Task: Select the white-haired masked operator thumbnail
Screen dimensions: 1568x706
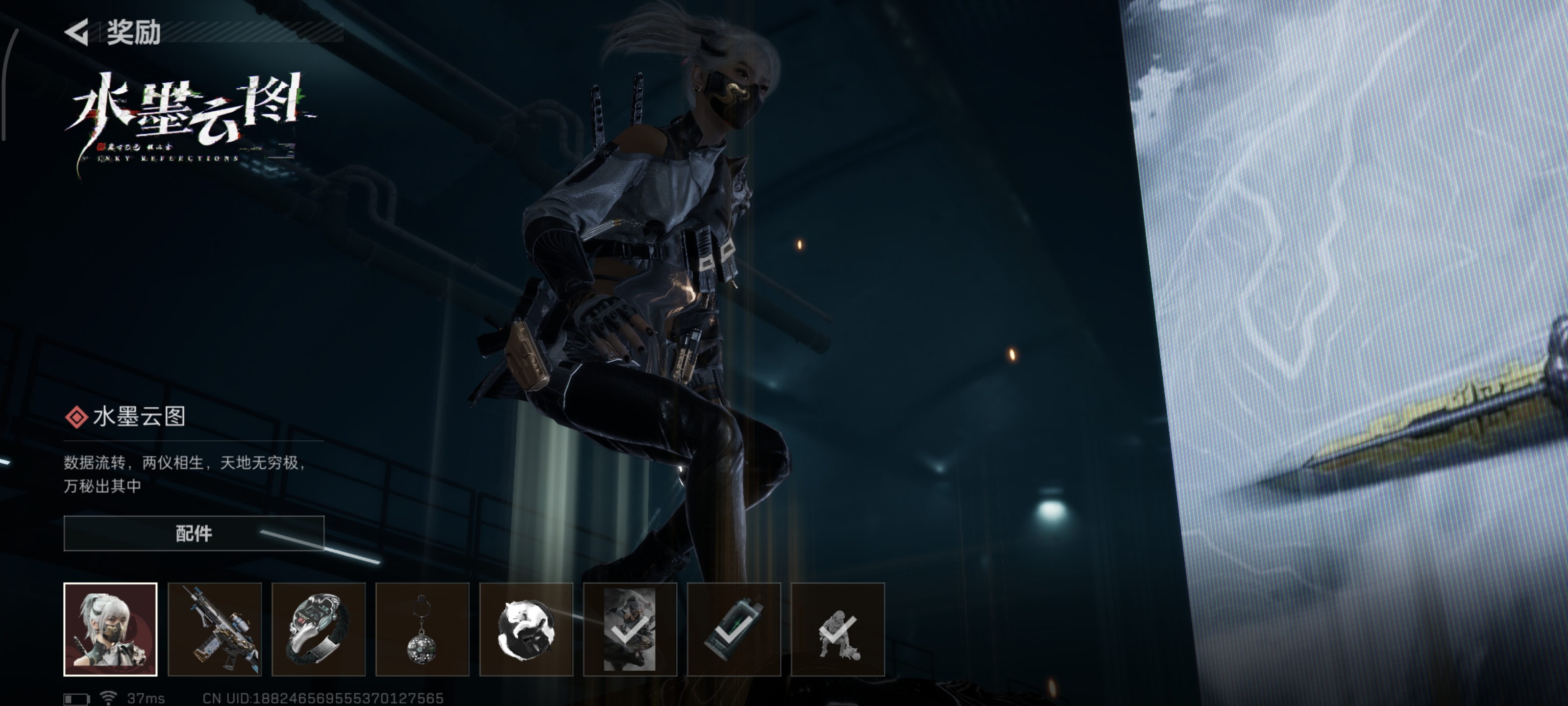Action: point(110,629)
